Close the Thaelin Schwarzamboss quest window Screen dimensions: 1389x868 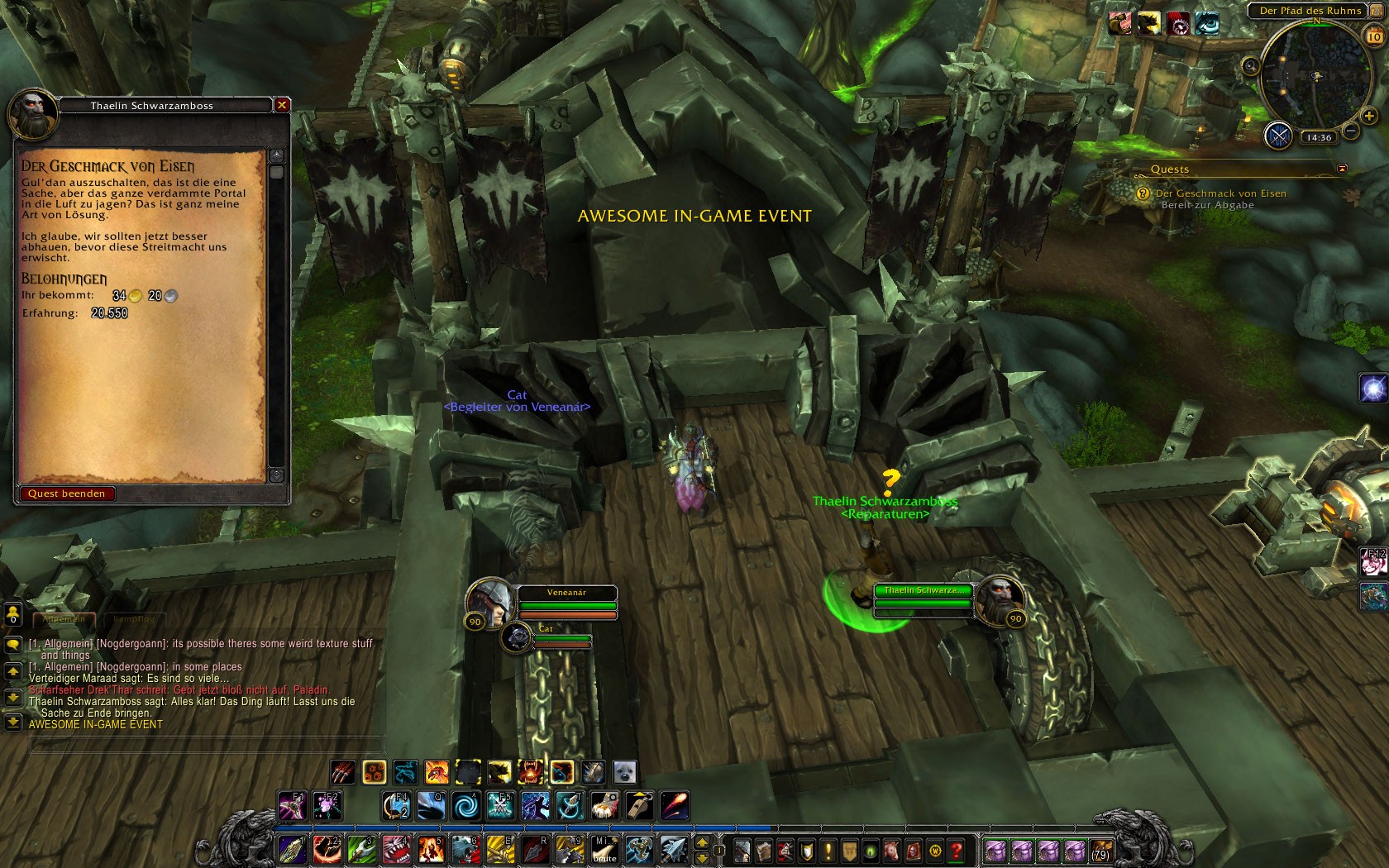[x=282, y=105]
